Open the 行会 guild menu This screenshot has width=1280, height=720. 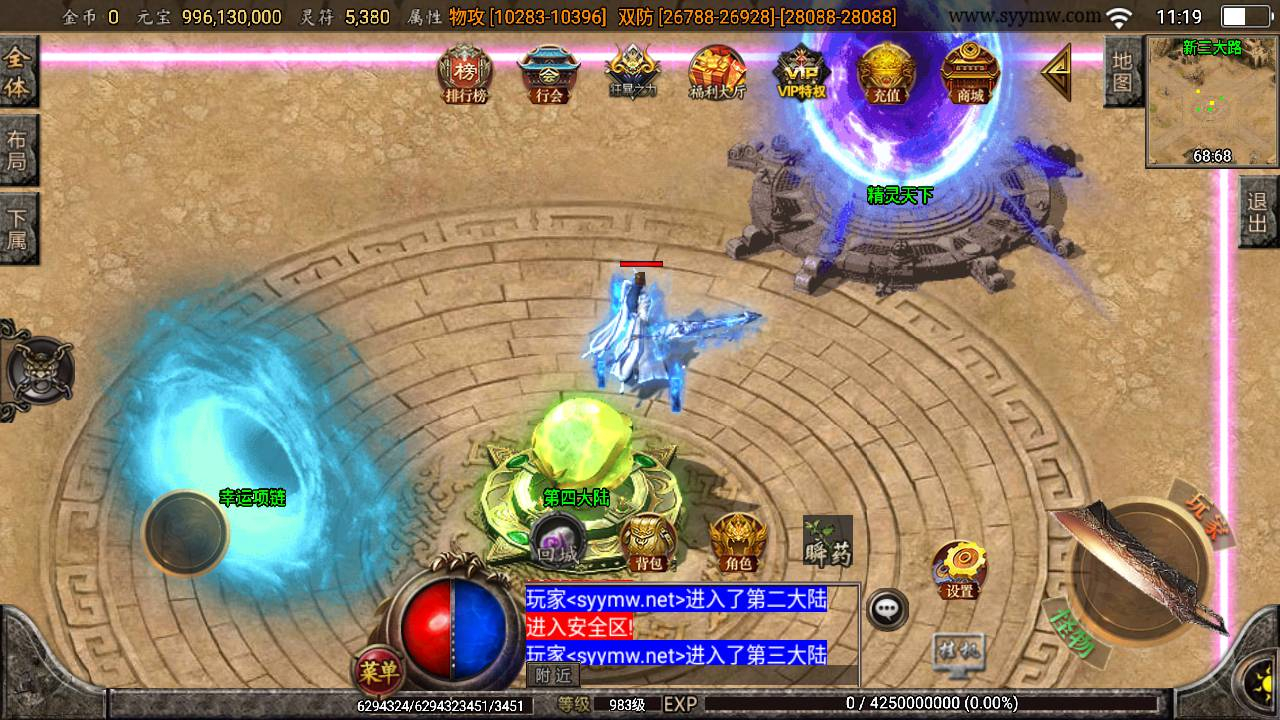(x=549, y=74)
